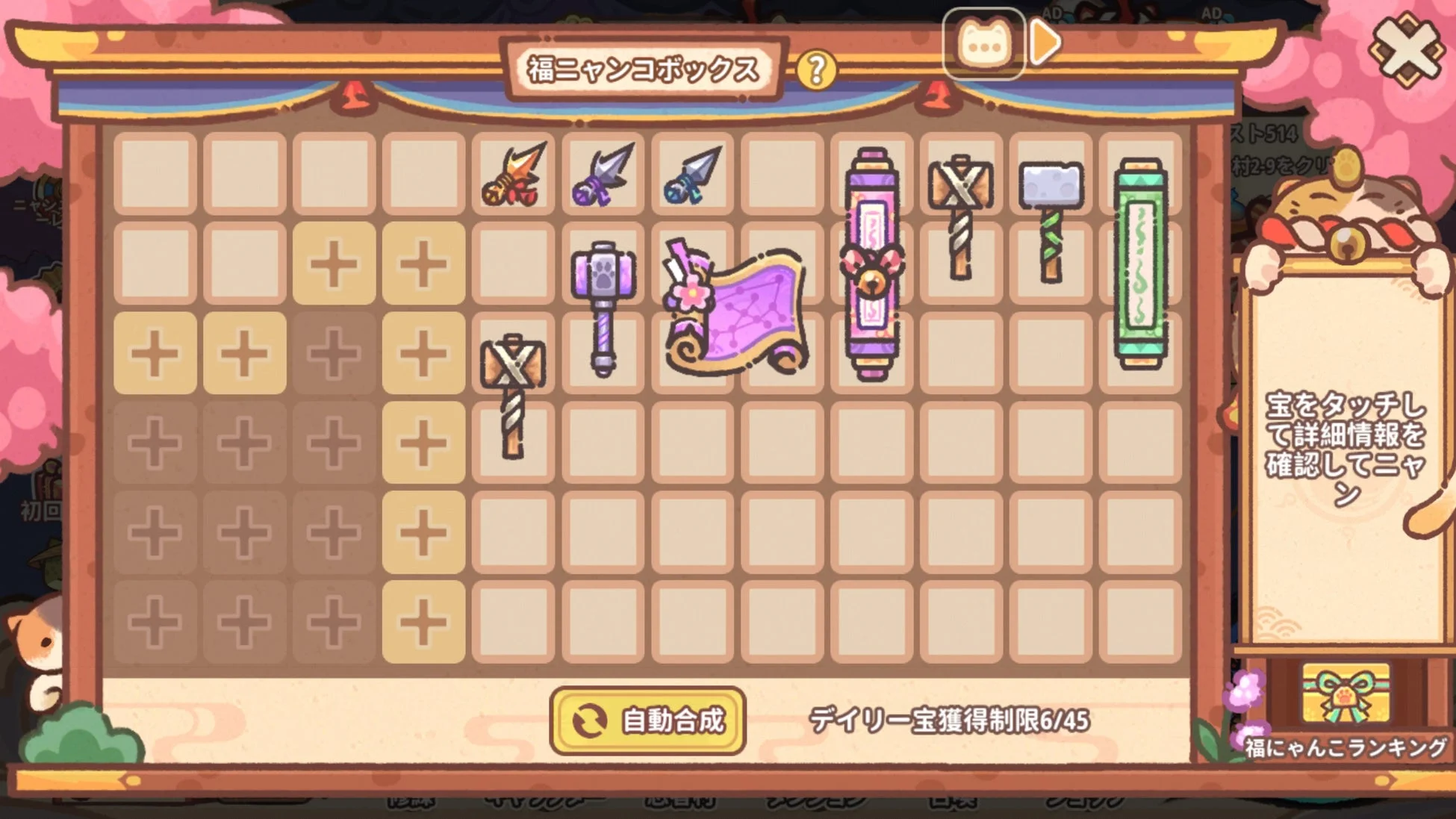Tap the tall pink scroll with bell ribbon
Viewport: 1456px width, 819px height.
click(874, 261)
